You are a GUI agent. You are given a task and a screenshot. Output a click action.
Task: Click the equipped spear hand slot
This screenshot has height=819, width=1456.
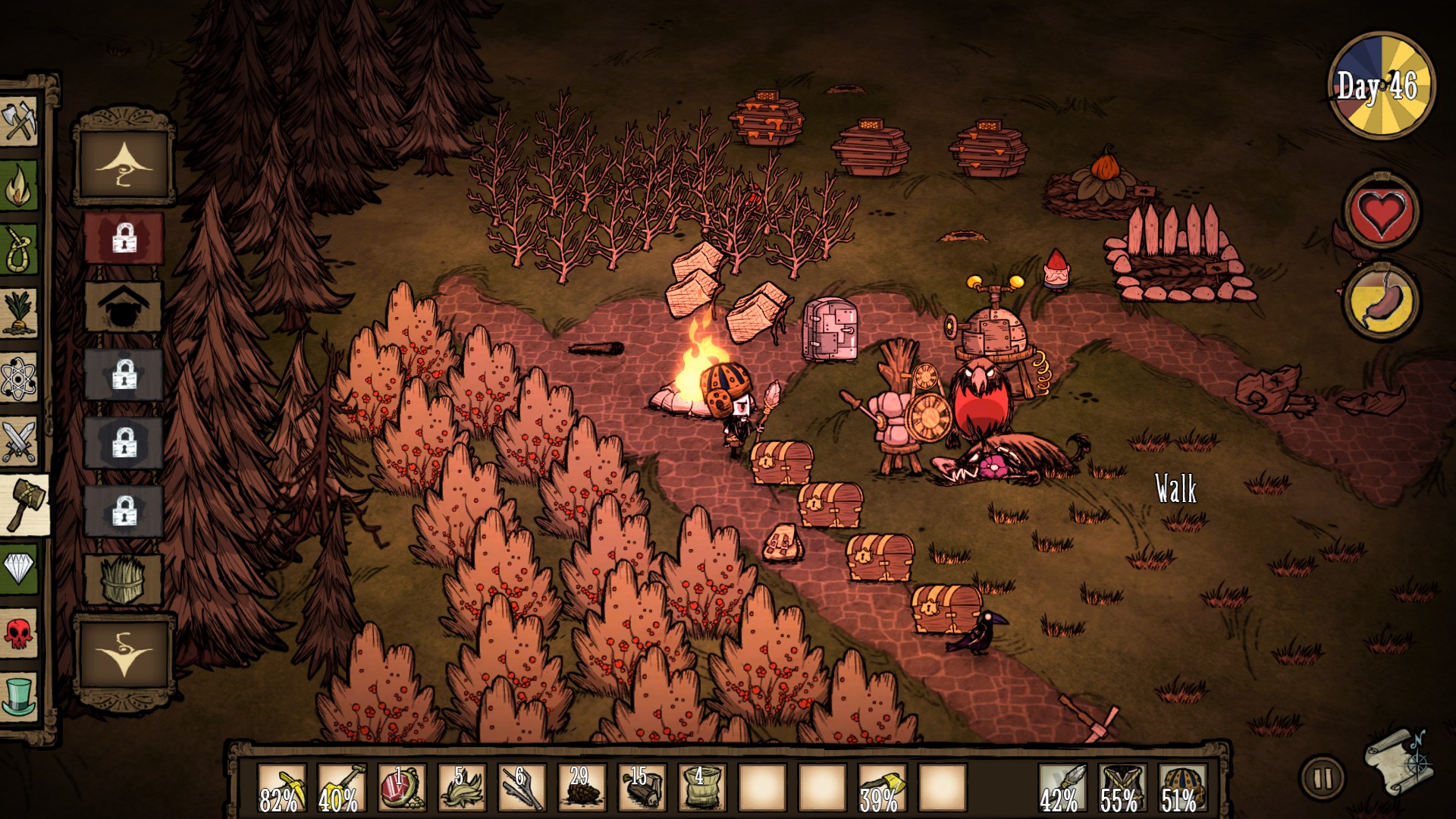1060,789
